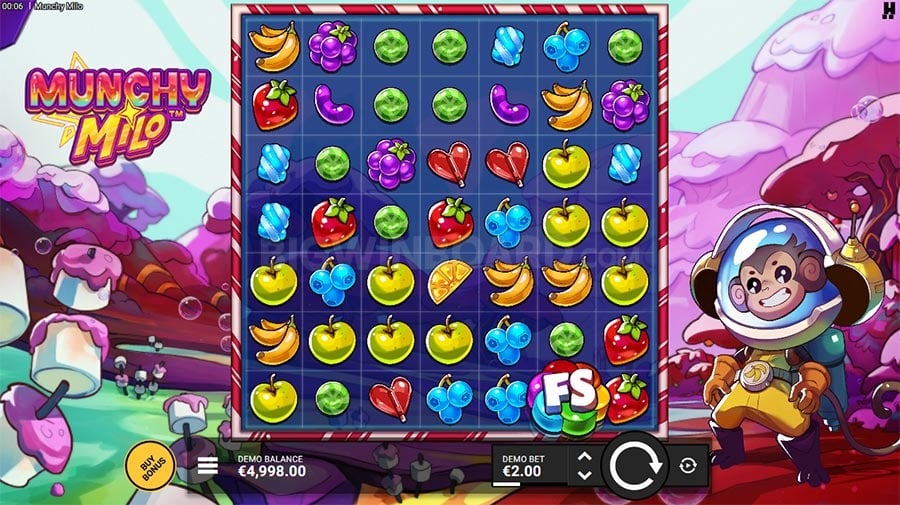Increase the demo bet with the up arrow
The width and height of the screenshot is (900, 505).
pyautogui.click(x=585, y=457)
